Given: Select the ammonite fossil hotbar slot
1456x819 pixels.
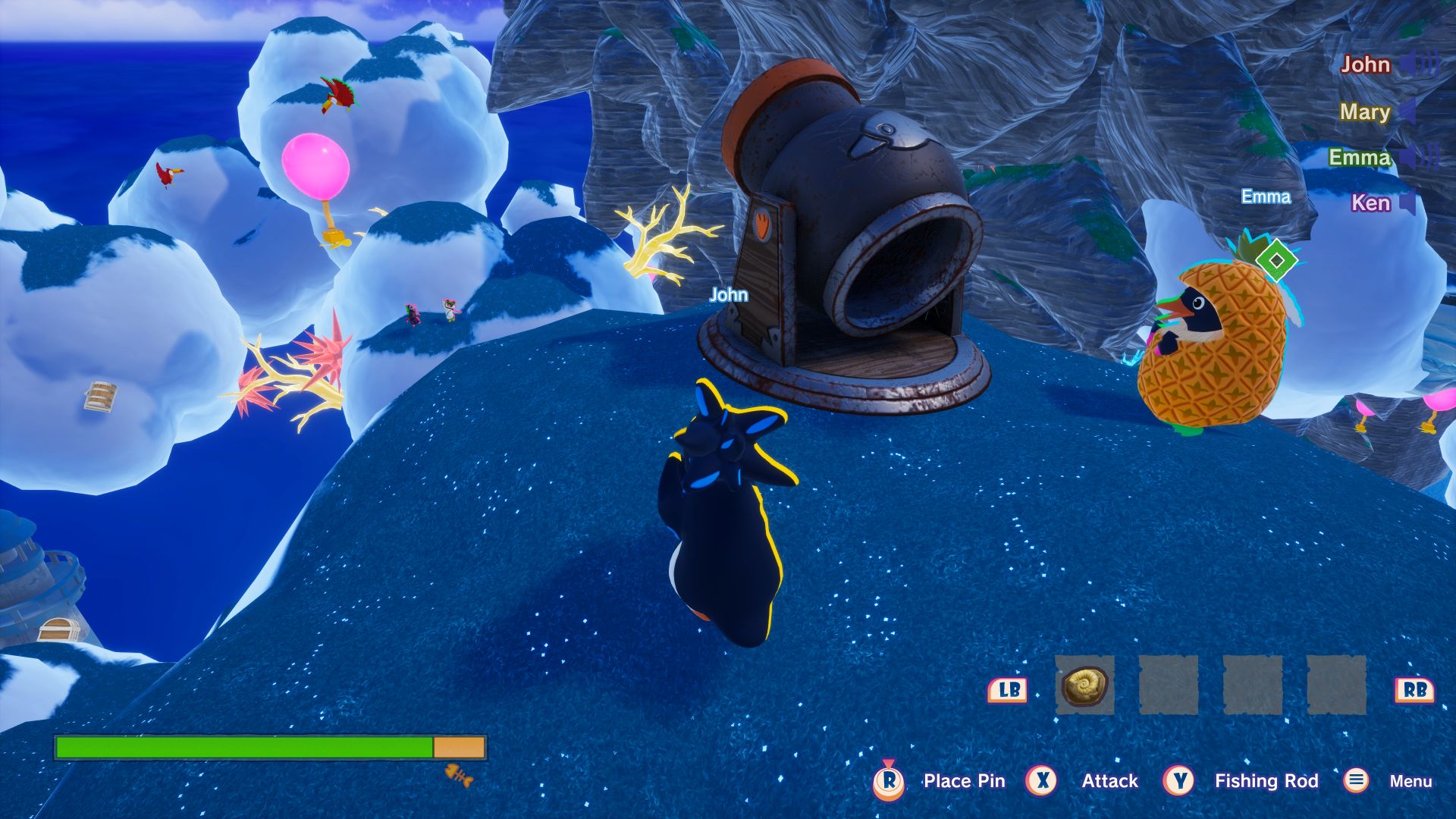Looking at the screenshot, I should pos(1084,686).
